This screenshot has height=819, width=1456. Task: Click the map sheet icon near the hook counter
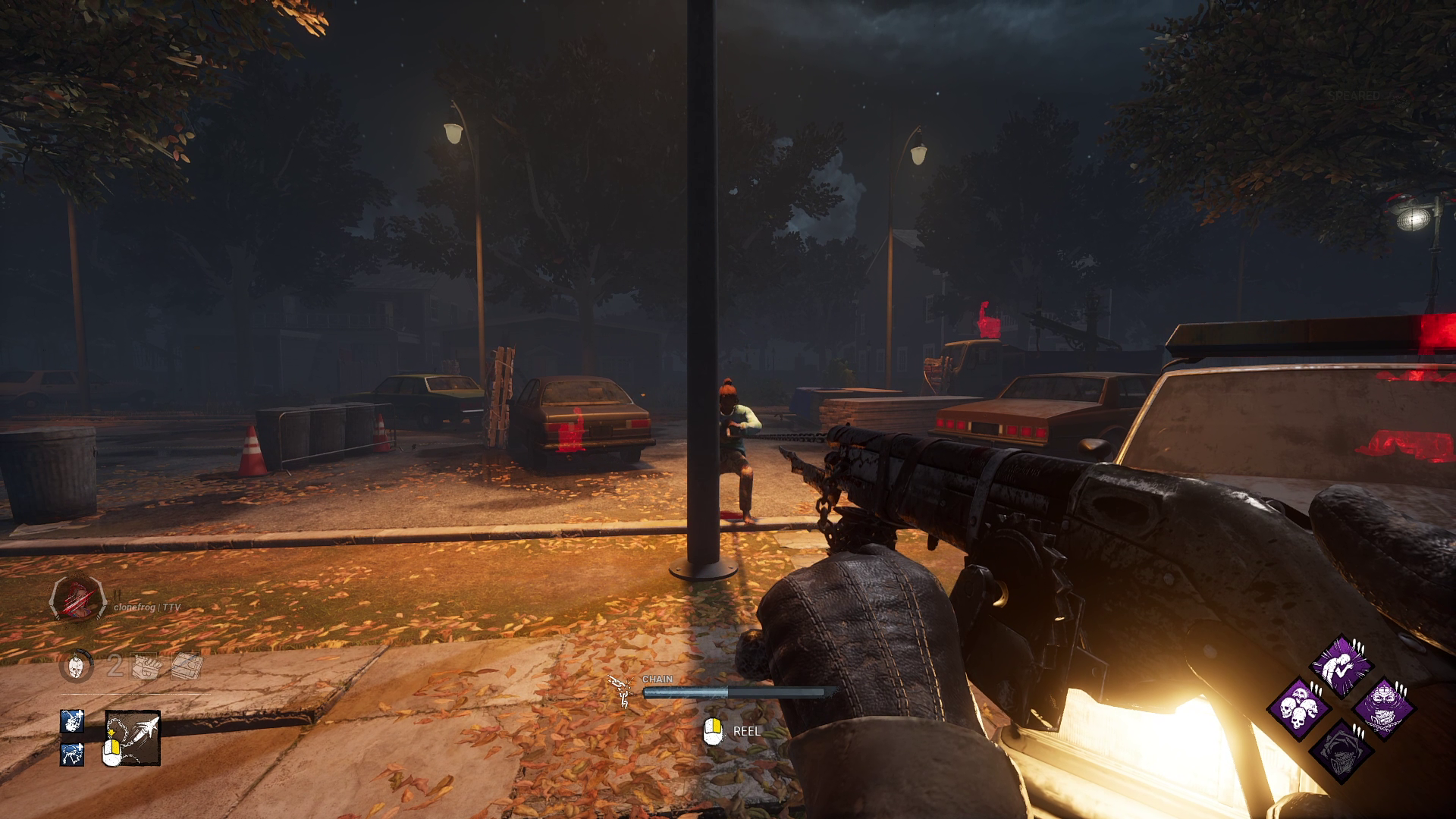186,665
